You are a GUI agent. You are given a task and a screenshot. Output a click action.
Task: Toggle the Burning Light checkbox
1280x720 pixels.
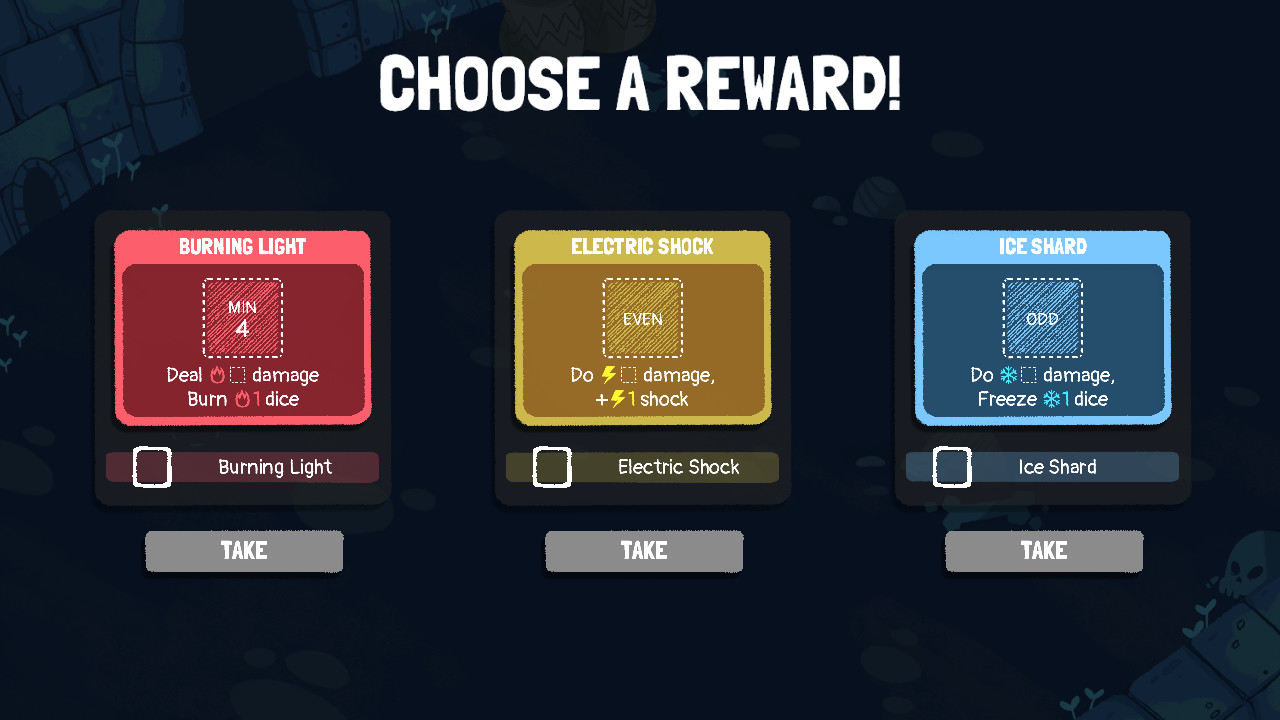151,466
